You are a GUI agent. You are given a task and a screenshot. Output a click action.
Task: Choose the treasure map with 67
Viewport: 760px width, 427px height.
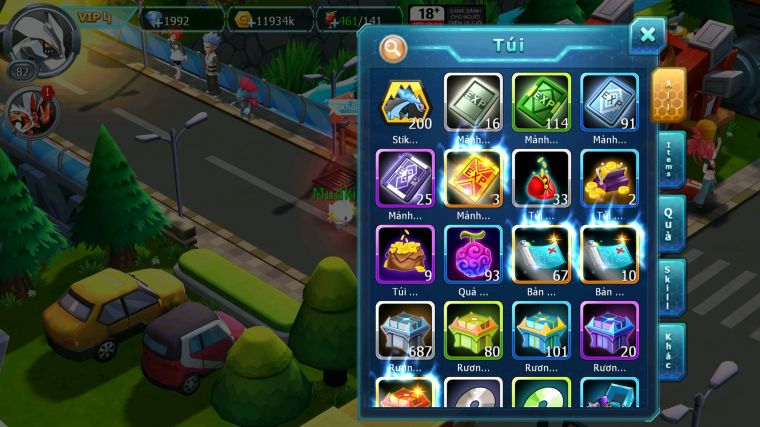(x=541, y=255)
